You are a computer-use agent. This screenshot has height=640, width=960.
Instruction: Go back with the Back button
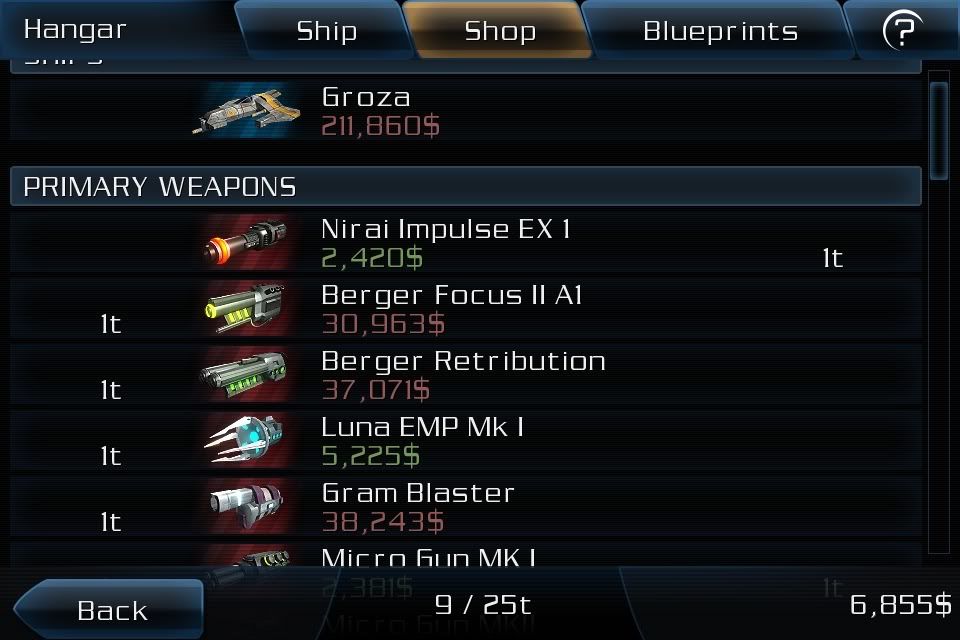110,609
